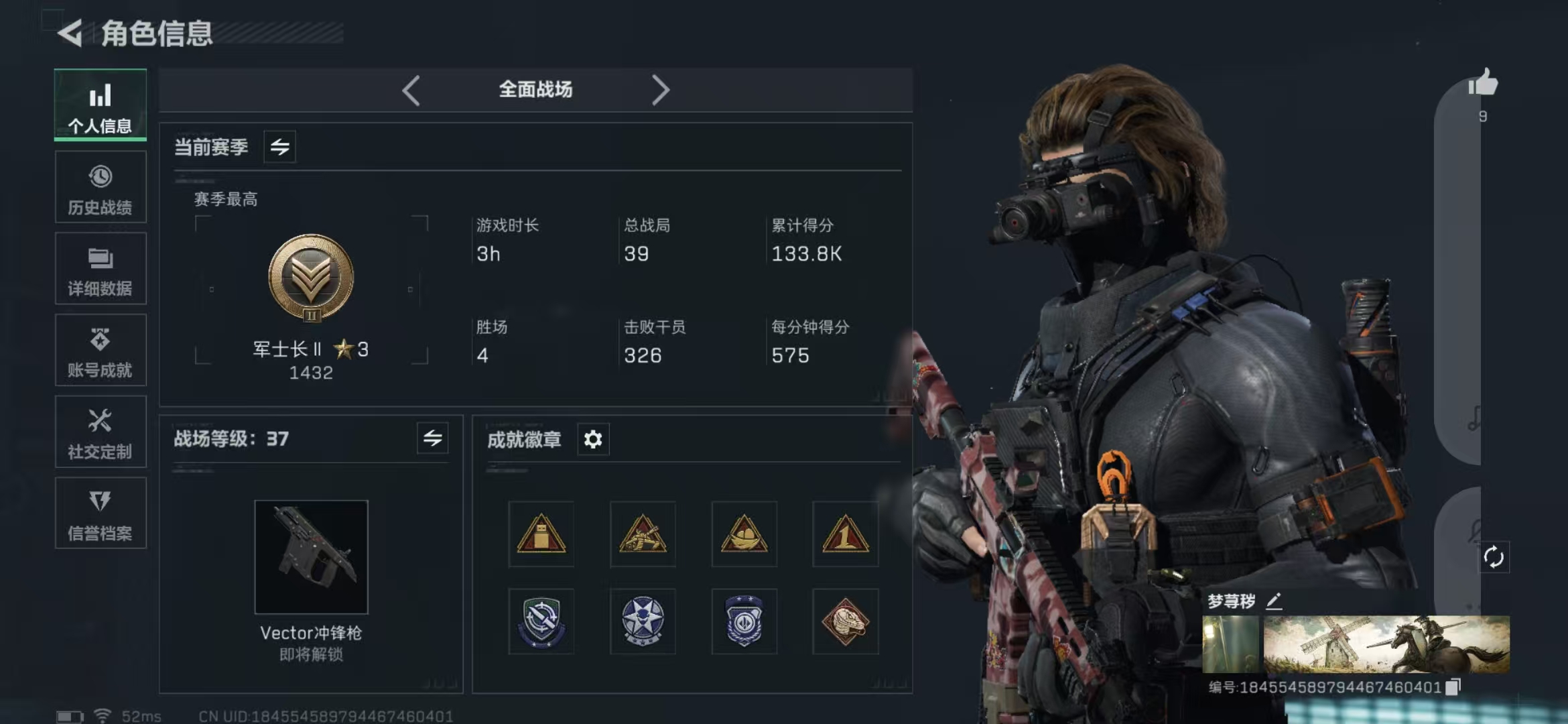Copy the player ID number
The image size is (1568, 724).
pos(1453,687)
